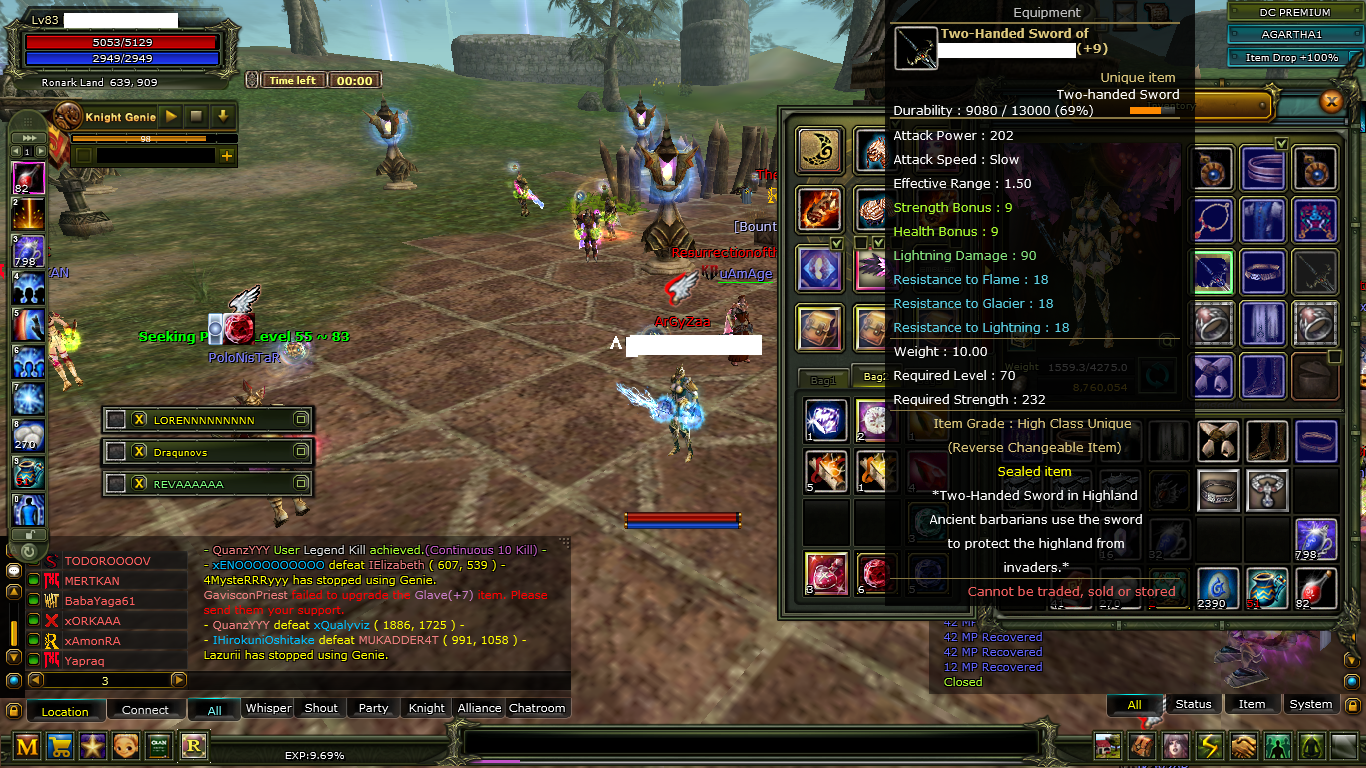The image size is (1366, 768).
Task: Switch to the Item tab
Action: pyautogui.click(x=1252, y=704)
